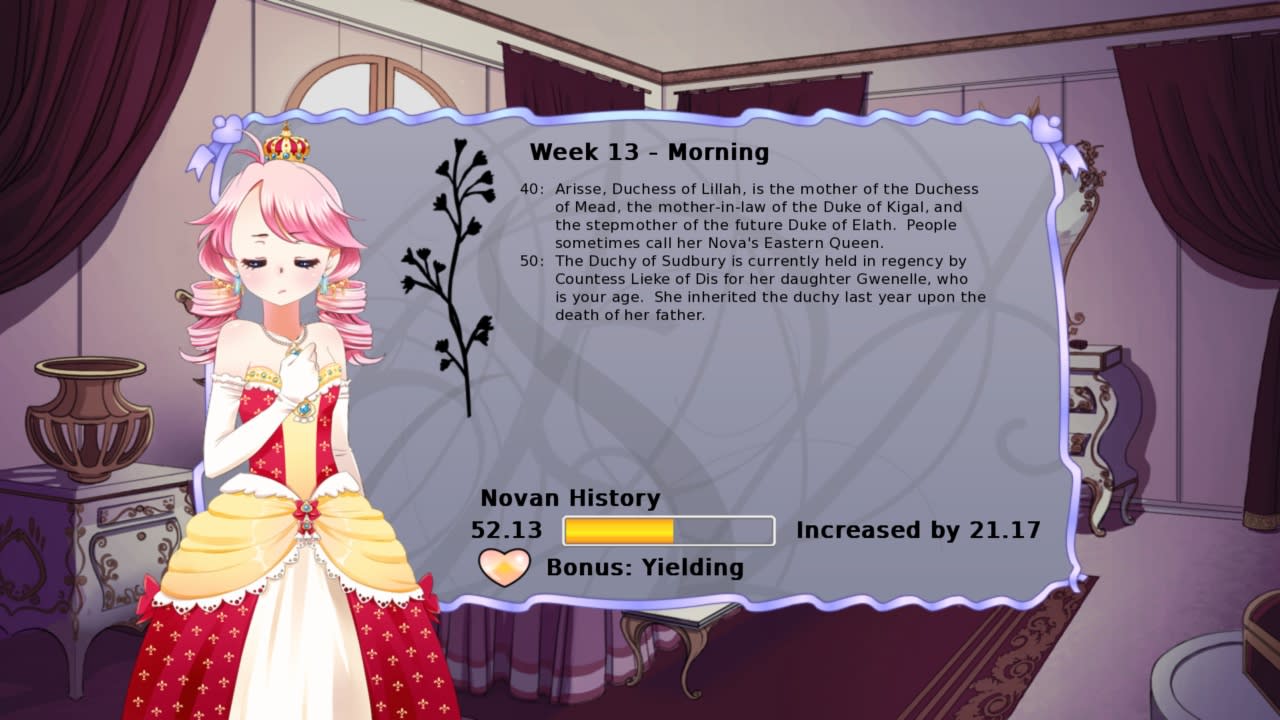The height and width of the screenshot is (720, 1280).
Task: Click the heart-shaped Yielding bonus icon
Action: pyautogui.click(x=503, y=567)
